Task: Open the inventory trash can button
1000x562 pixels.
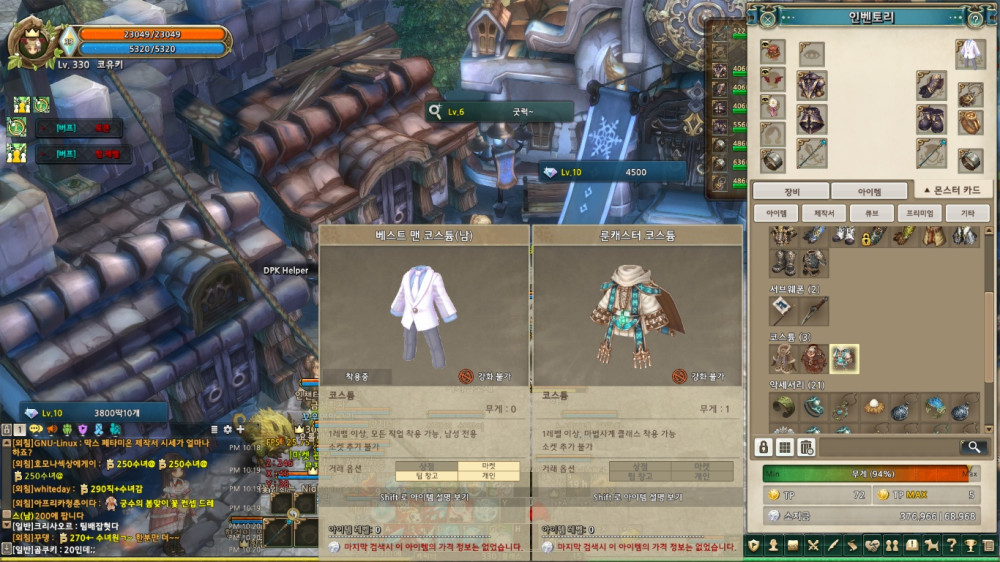Action: tap(806, 447)
